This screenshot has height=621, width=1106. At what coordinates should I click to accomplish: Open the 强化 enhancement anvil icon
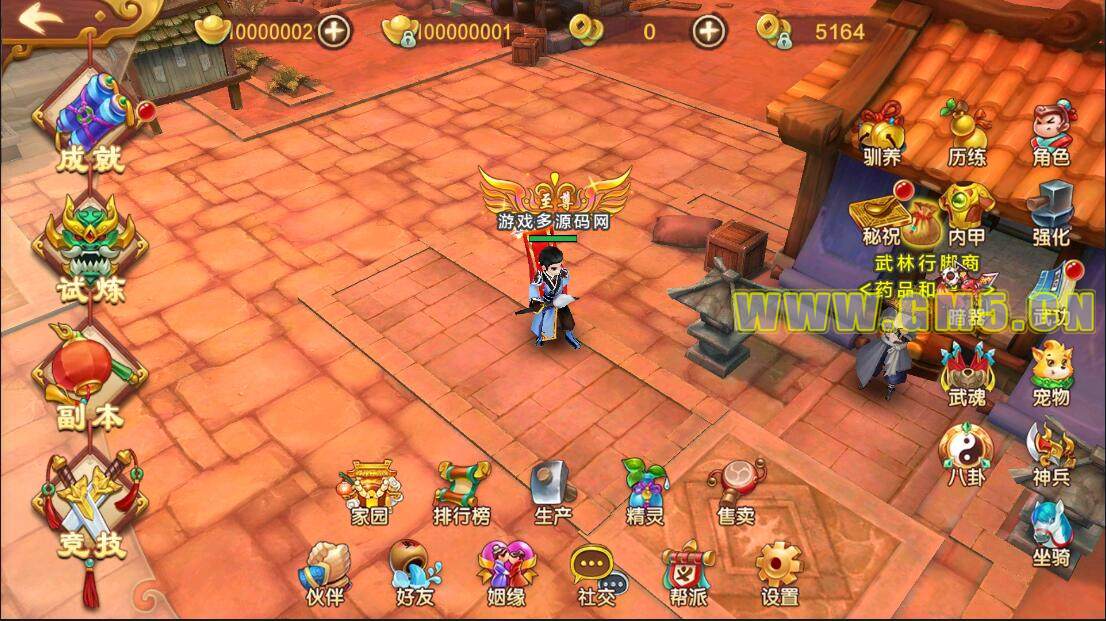point(1051,211)
